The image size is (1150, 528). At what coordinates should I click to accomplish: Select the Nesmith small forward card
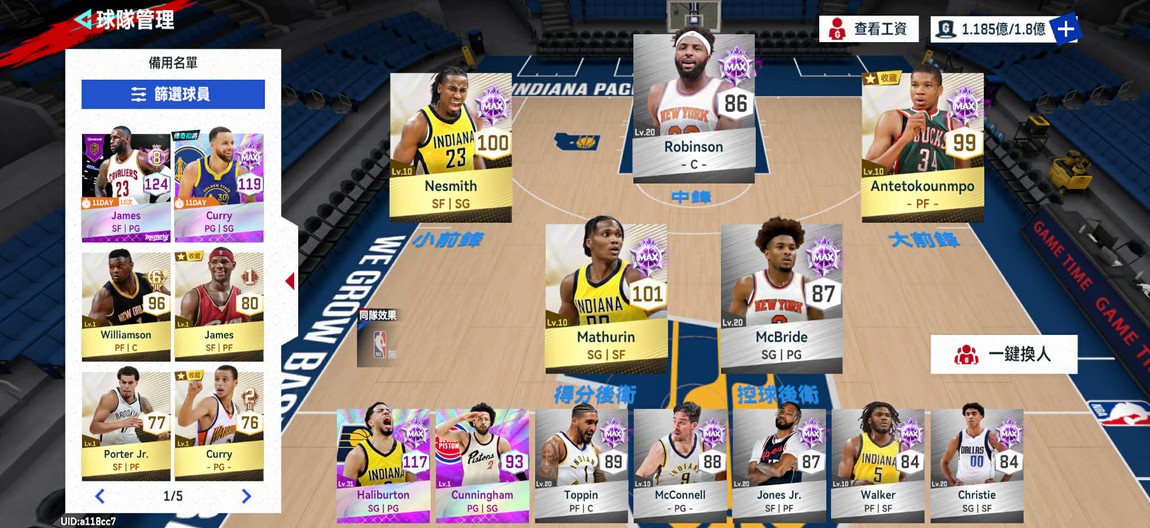click(450, 147)
